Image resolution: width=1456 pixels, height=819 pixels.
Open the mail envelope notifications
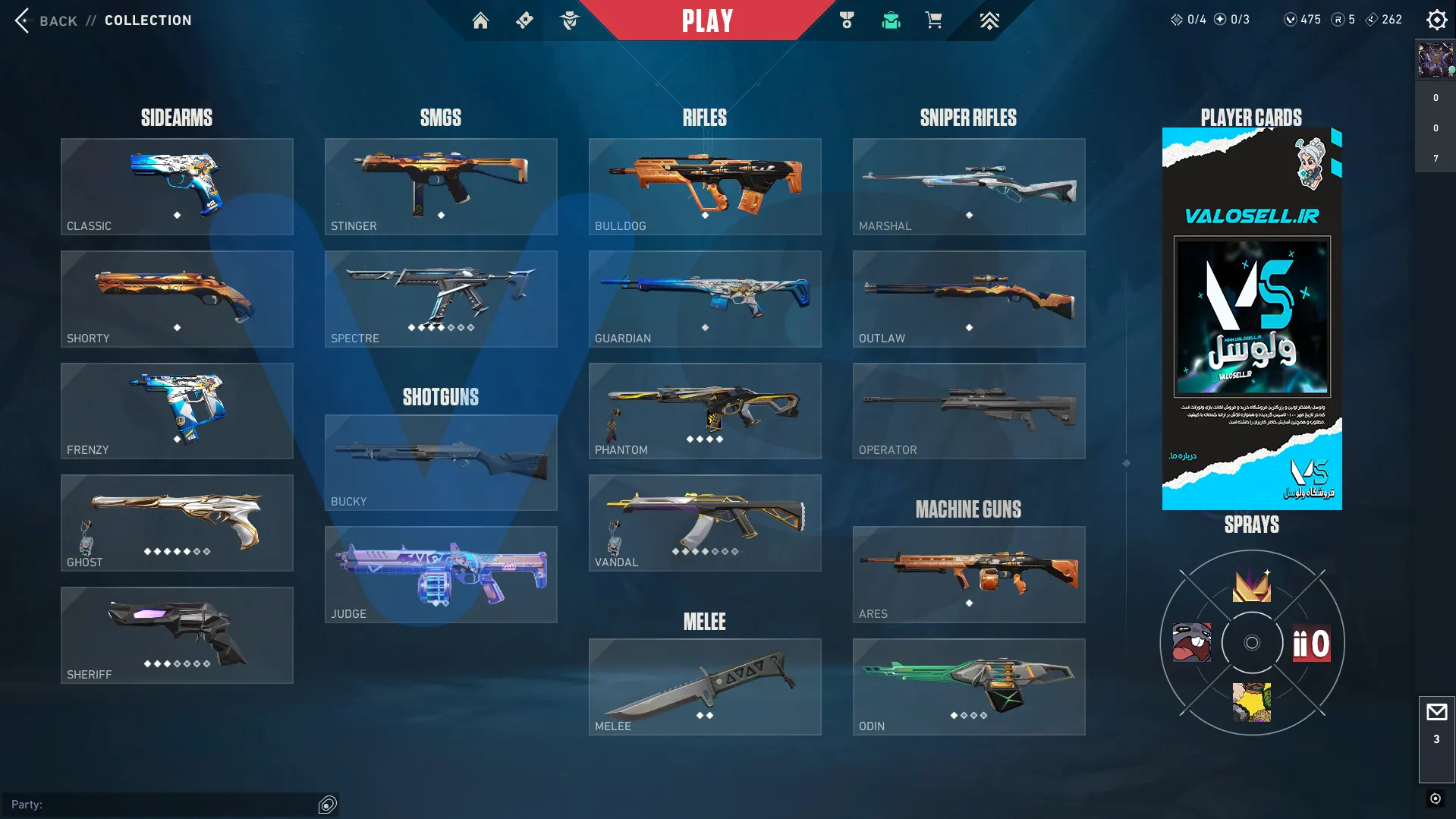point(1436,713)
